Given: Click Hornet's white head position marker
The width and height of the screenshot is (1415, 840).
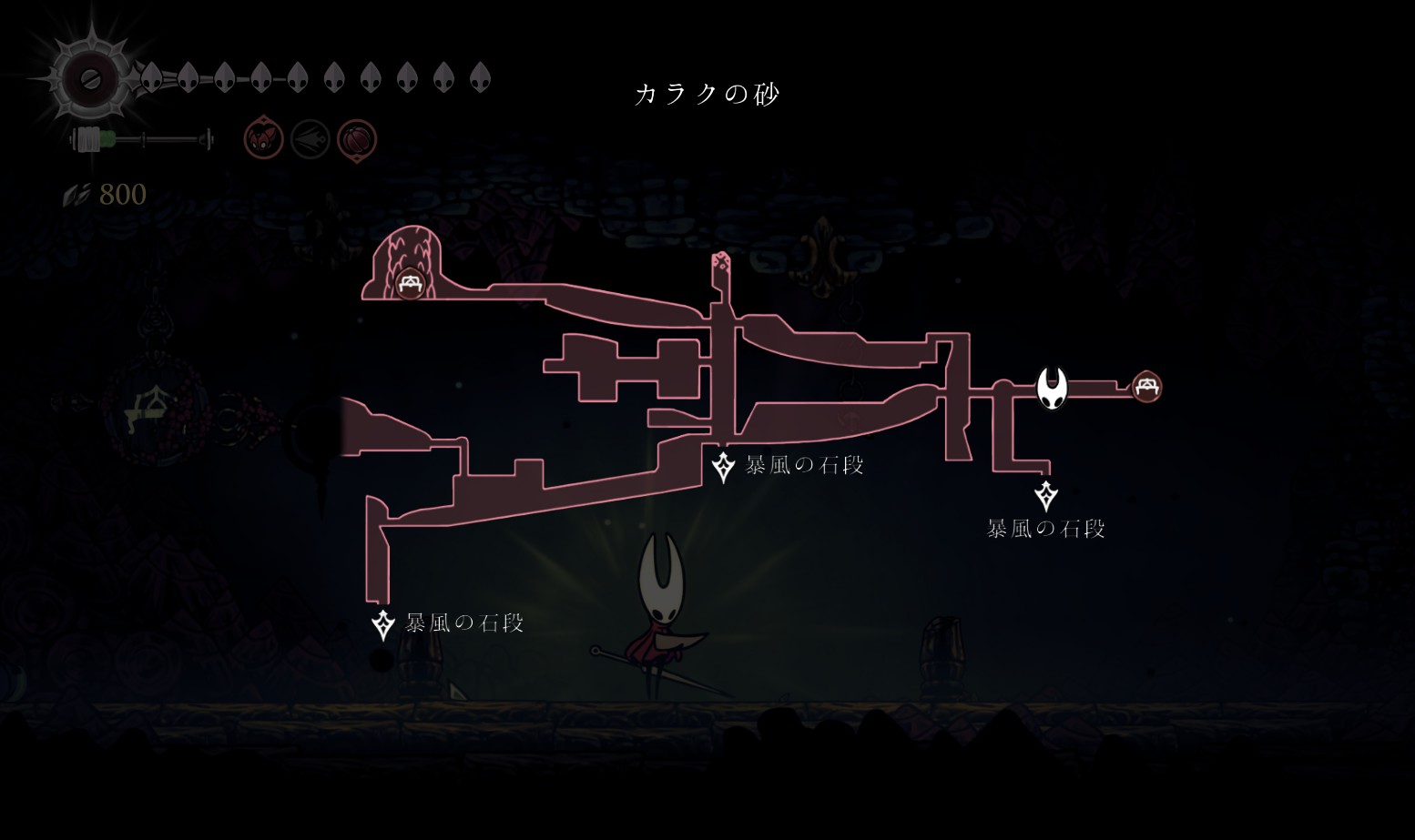Looking at the screenshot, I should click(x=1052, y=389).
